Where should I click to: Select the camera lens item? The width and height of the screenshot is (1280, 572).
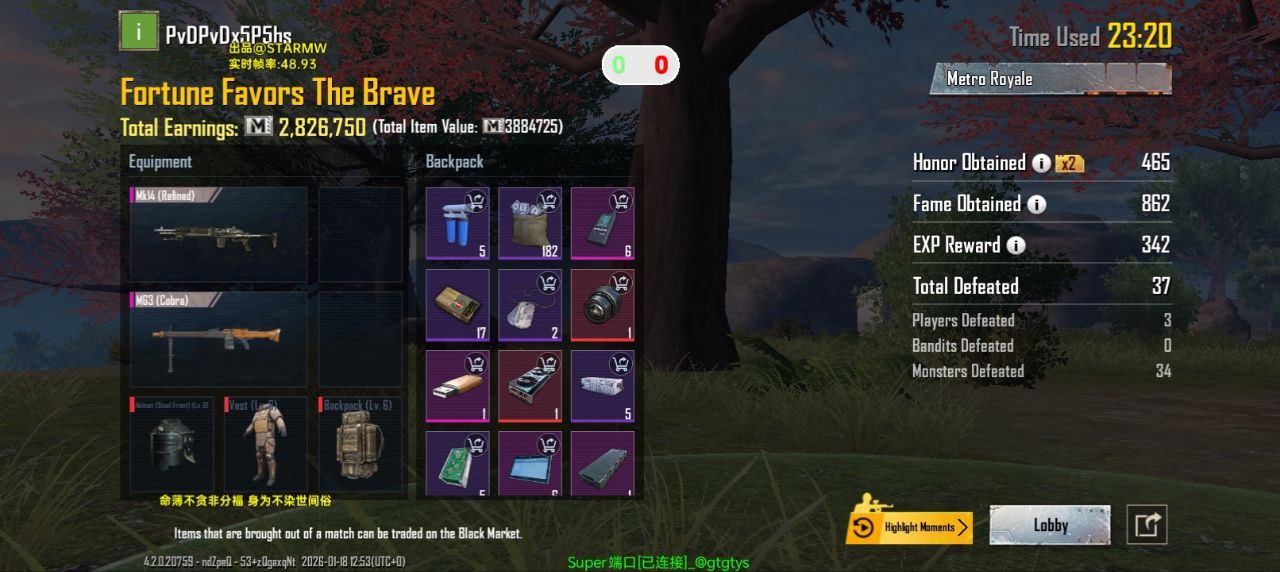pos(602,305)
